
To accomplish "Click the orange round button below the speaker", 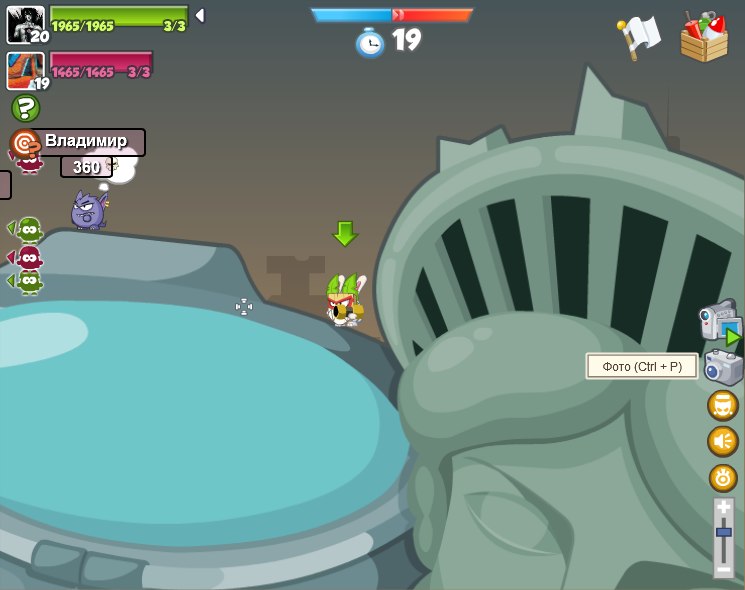I will pyautogui.click(x=723, y=478).
